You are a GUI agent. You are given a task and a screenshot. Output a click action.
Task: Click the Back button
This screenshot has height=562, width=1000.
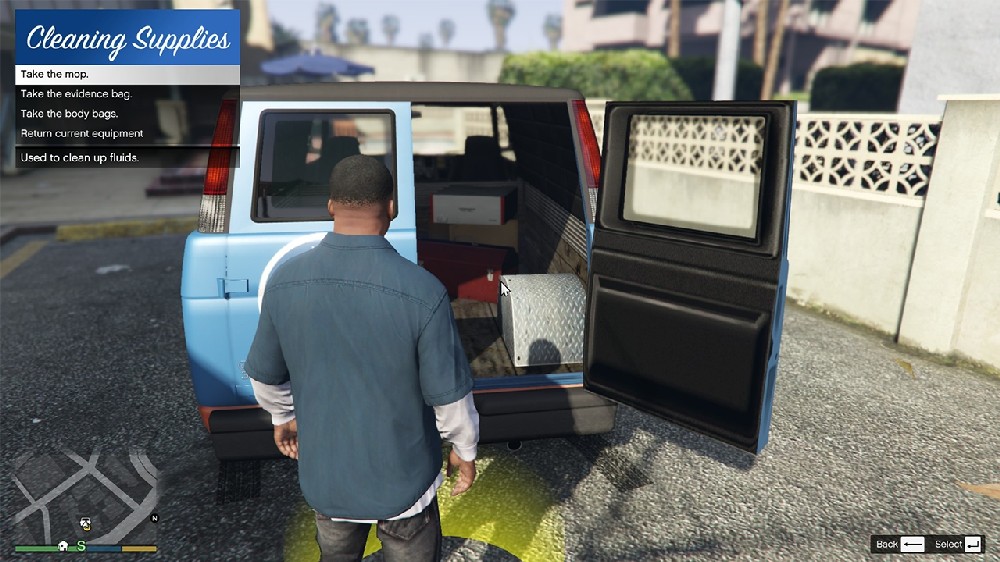click(899, 544)
